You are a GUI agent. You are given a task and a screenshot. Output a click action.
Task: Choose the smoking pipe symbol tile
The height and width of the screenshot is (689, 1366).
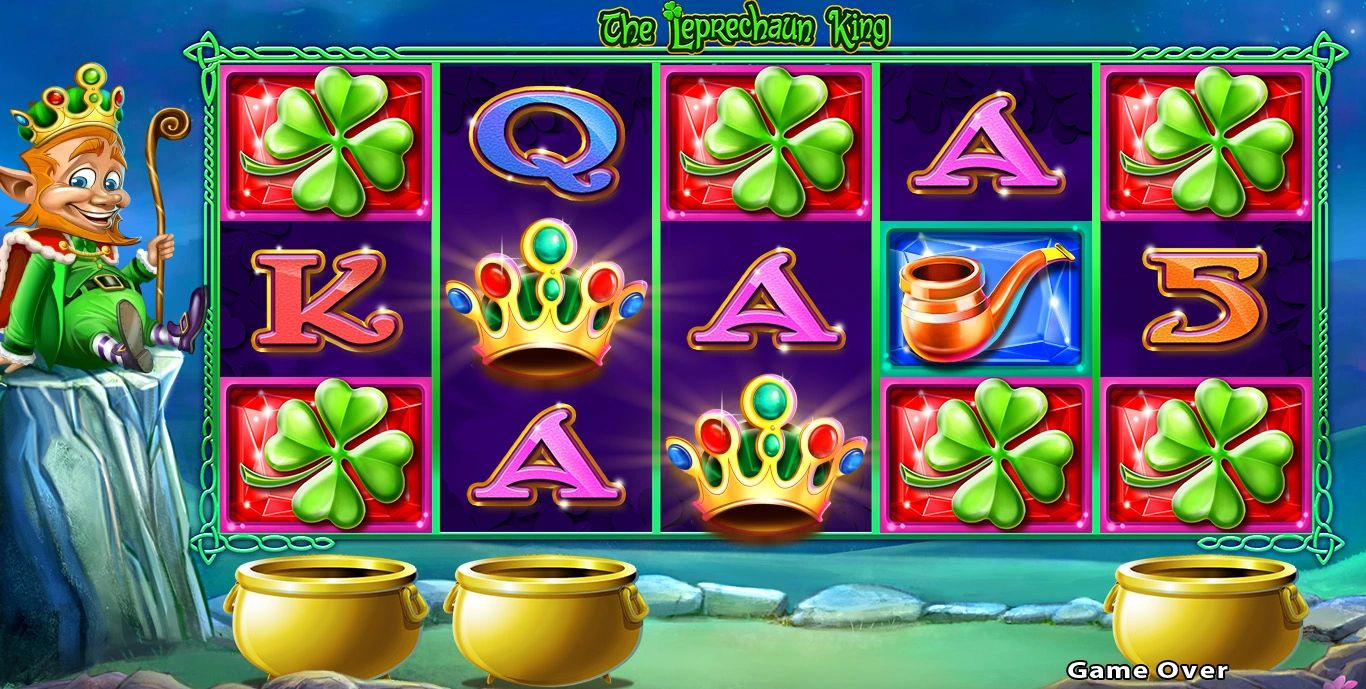tap(985, 298)
